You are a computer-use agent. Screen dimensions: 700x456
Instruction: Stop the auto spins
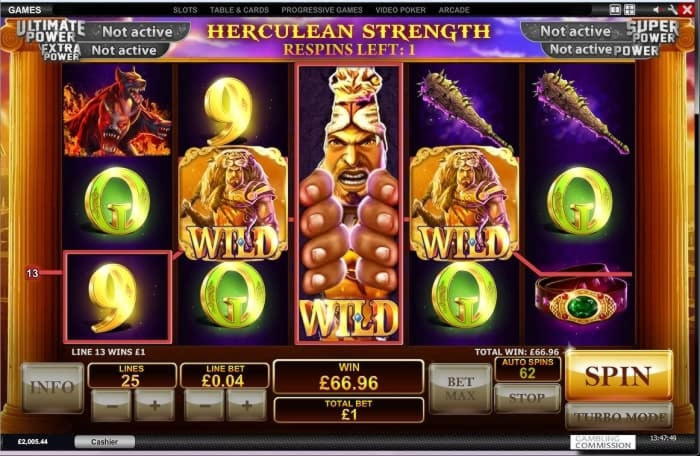pos(527,398)
